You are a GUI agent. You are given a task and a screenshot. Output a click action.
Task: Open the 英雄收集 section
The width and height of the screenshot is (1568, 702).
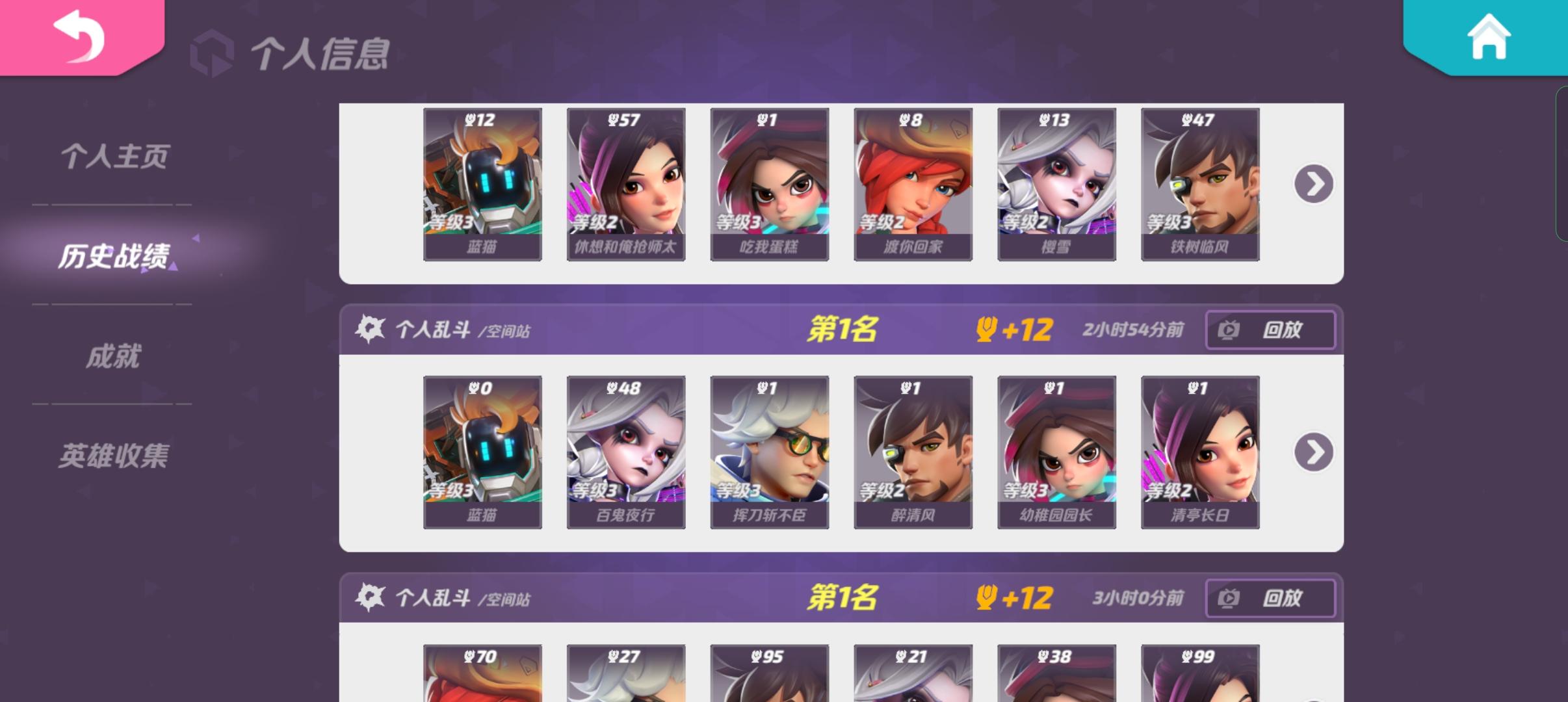114,455
